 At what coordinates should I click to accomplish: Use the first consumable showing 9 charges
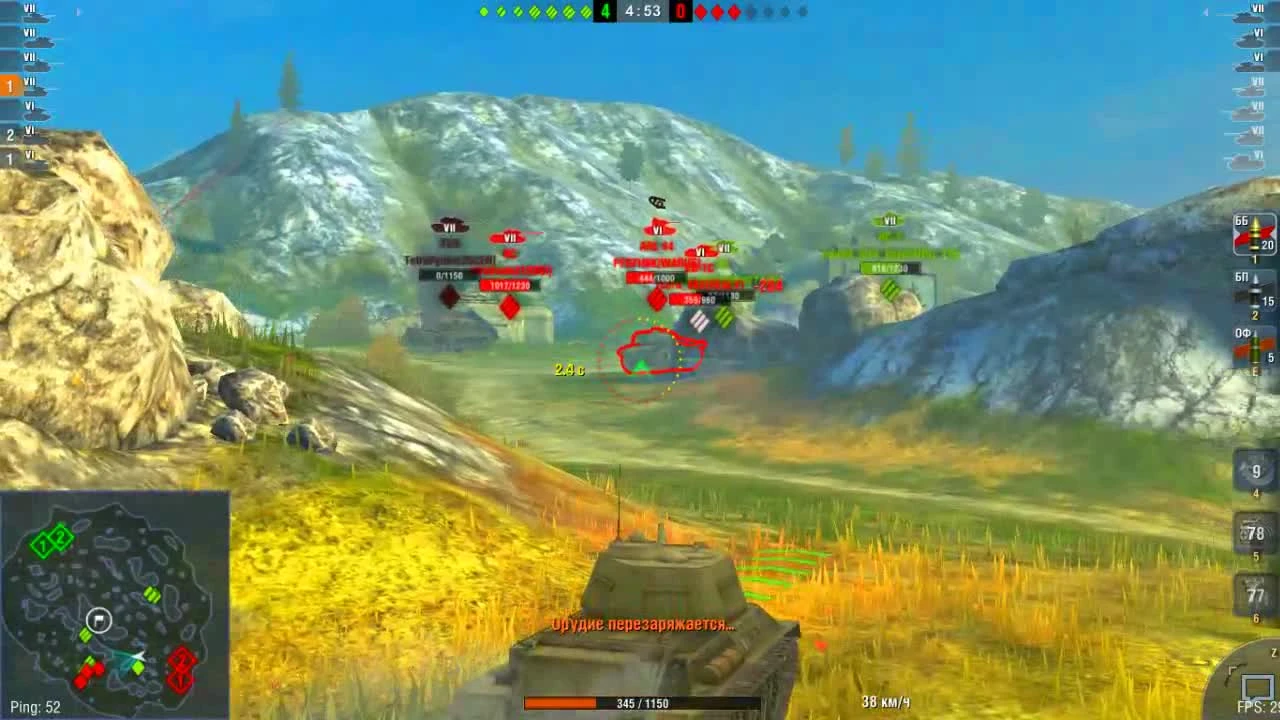coord(1254,470)
